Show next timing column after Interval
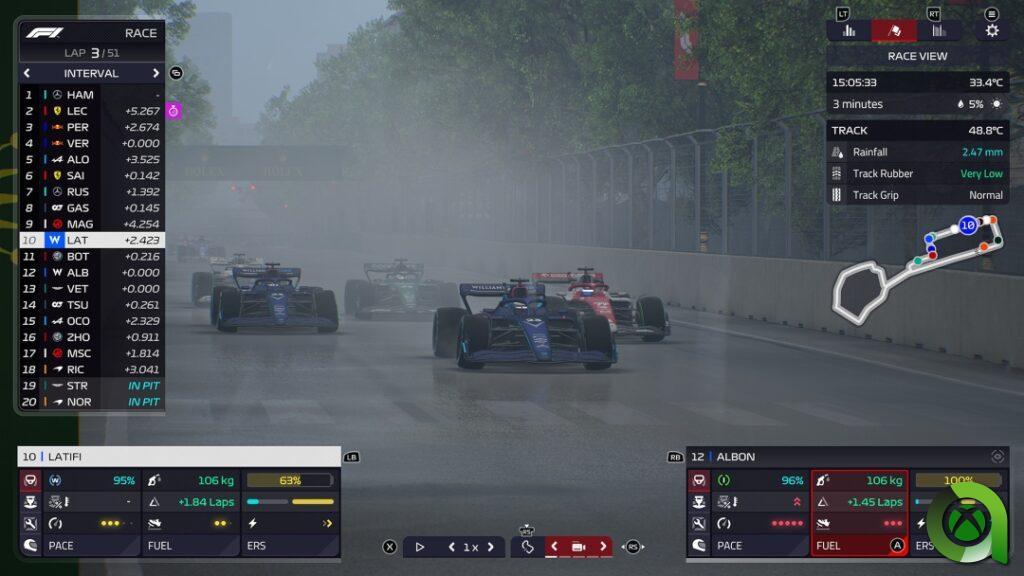The height and width of the screenshot is (576, 1024). [x=156, y=73]
